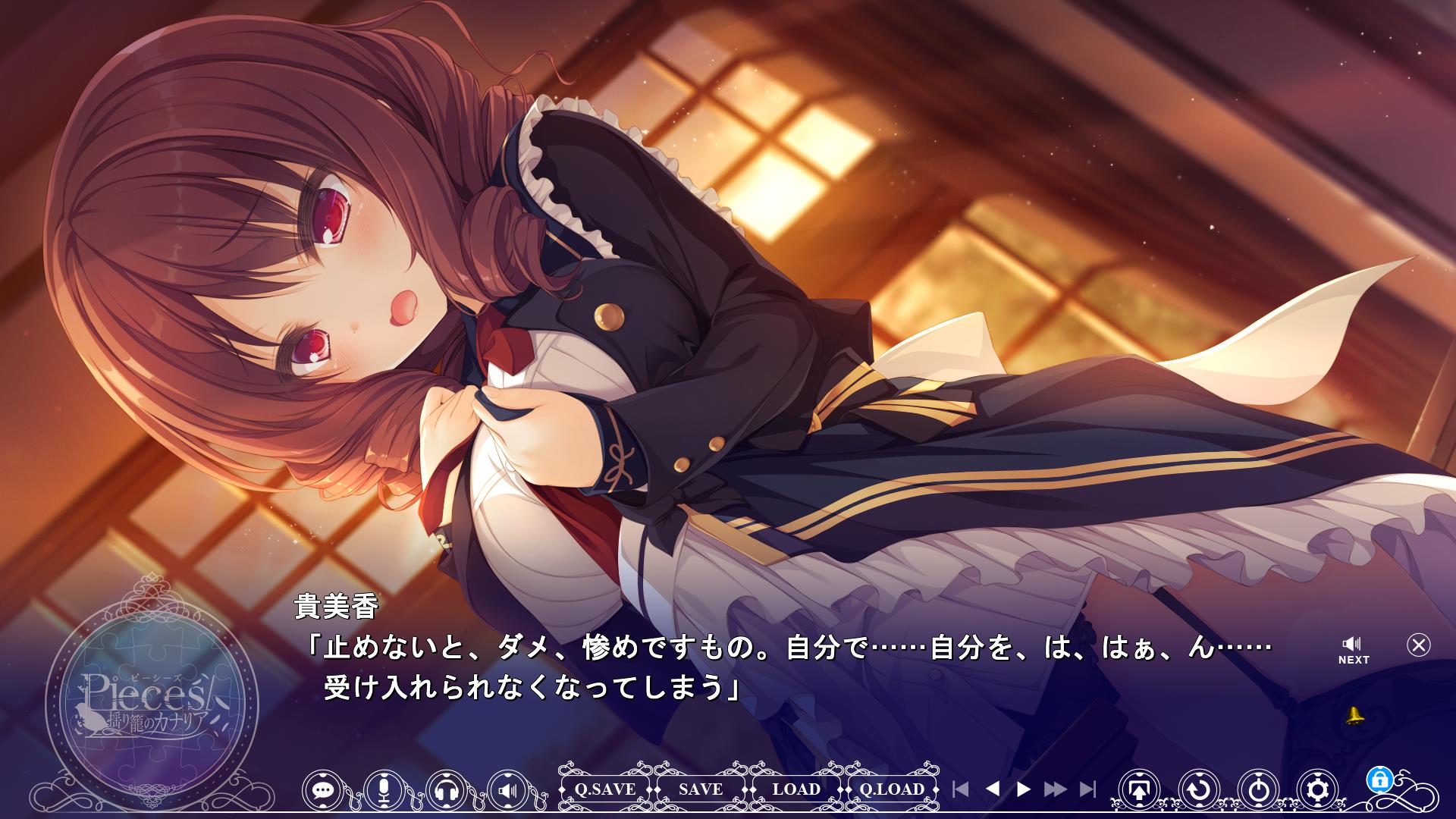Quick load with the Q.LOAD button
The height and width of the screenshot is (819, 1456).
(892, 789)
